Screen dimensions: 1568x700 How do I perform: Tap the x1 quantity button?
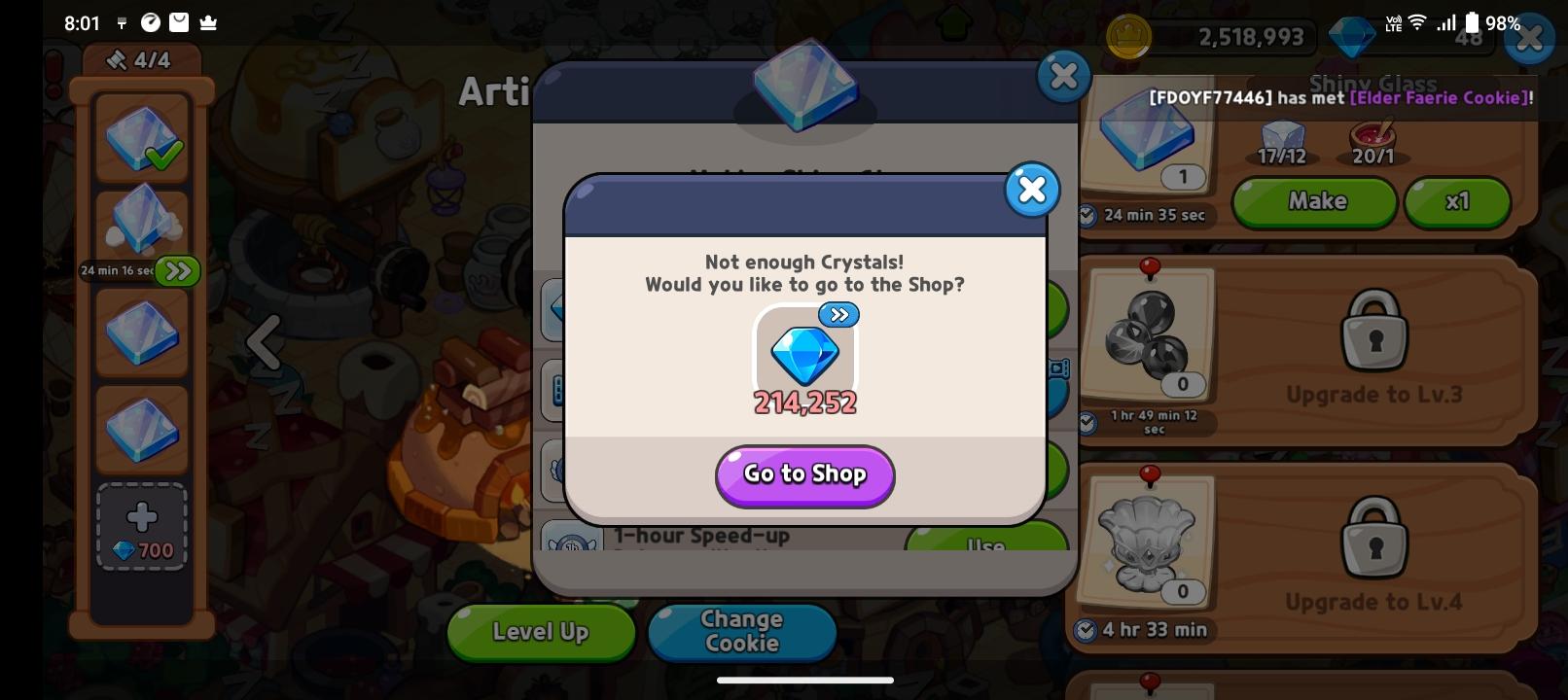coord(1456,202)
